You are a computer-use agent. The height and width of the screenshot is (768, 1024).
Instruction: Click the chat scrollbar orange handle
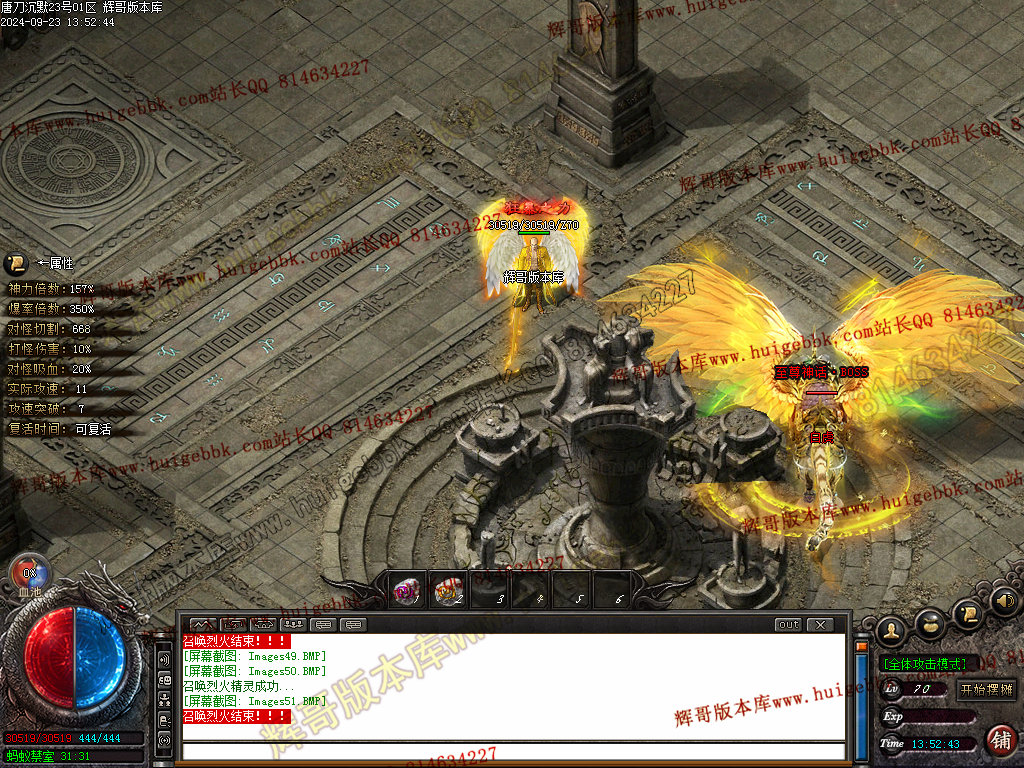click(x=862, y=646)
